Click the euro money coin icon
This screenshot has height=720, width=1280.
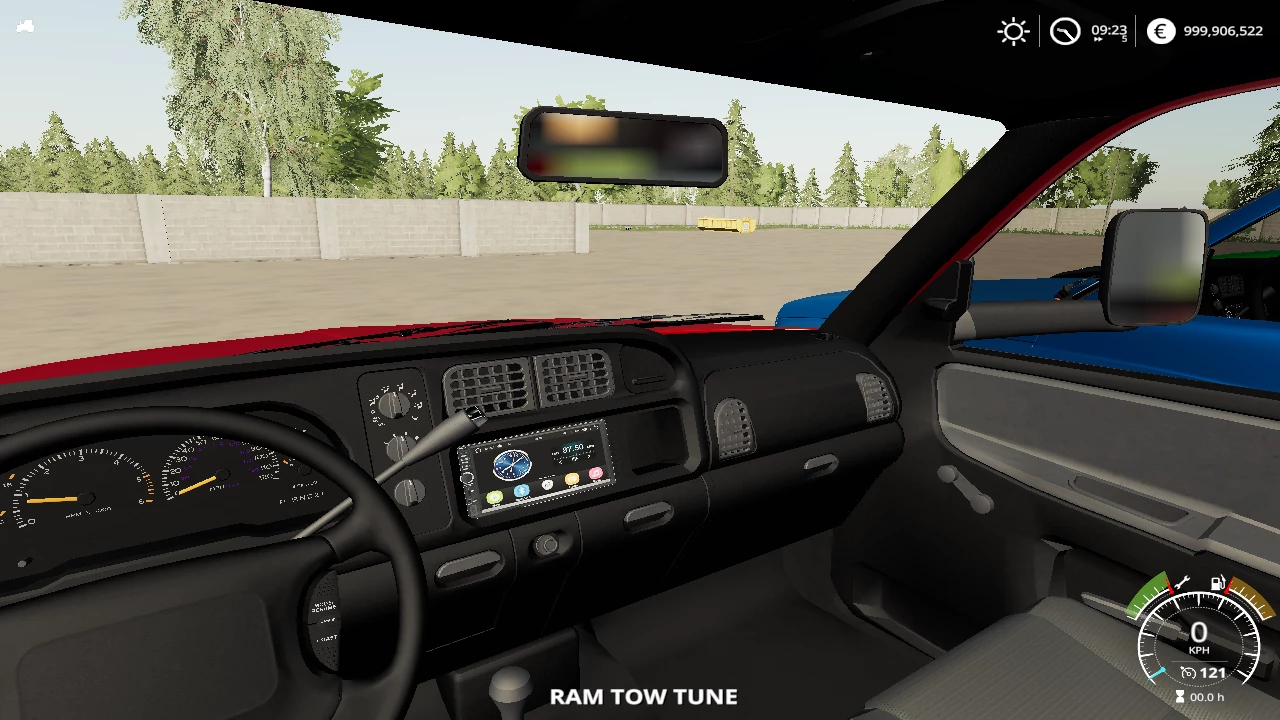pos(1160,31)
